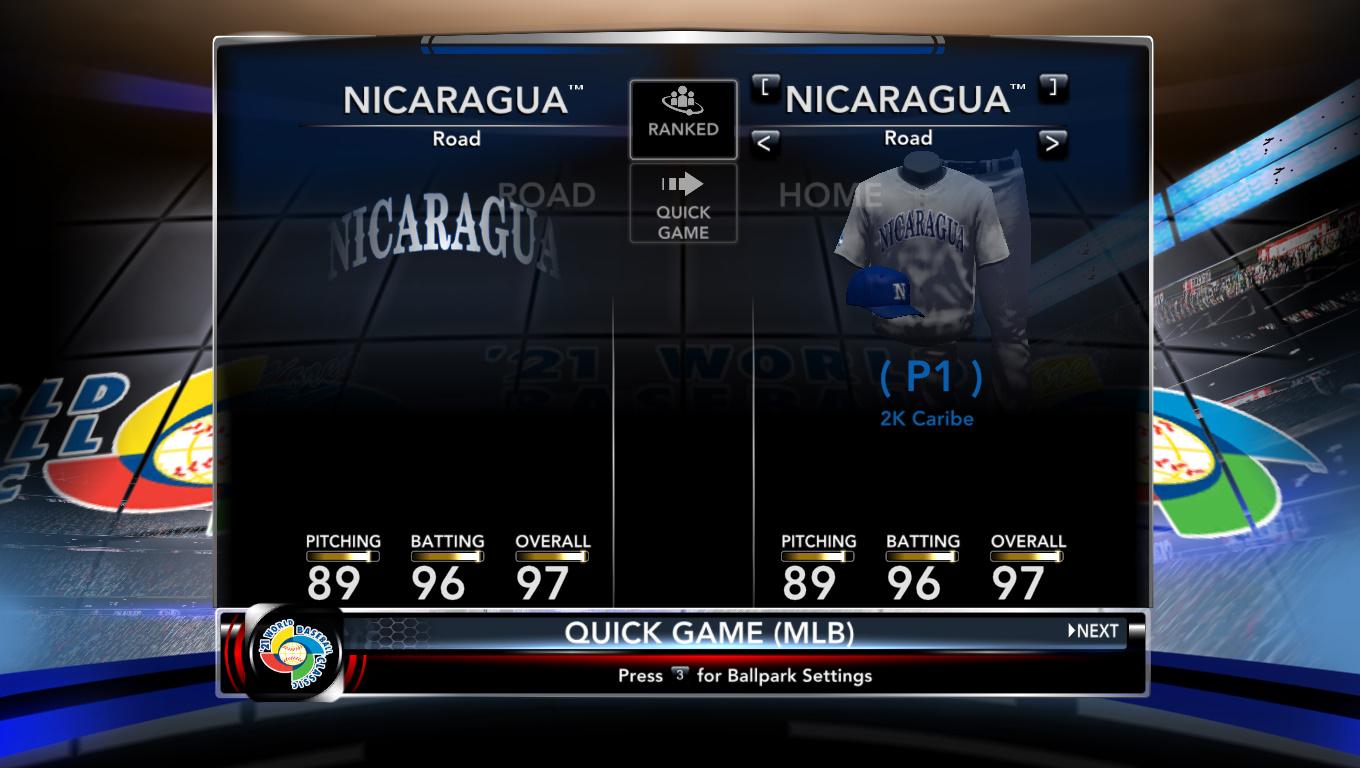
Task: Click the right arrow to change uniform
Action: (1051, 143)
